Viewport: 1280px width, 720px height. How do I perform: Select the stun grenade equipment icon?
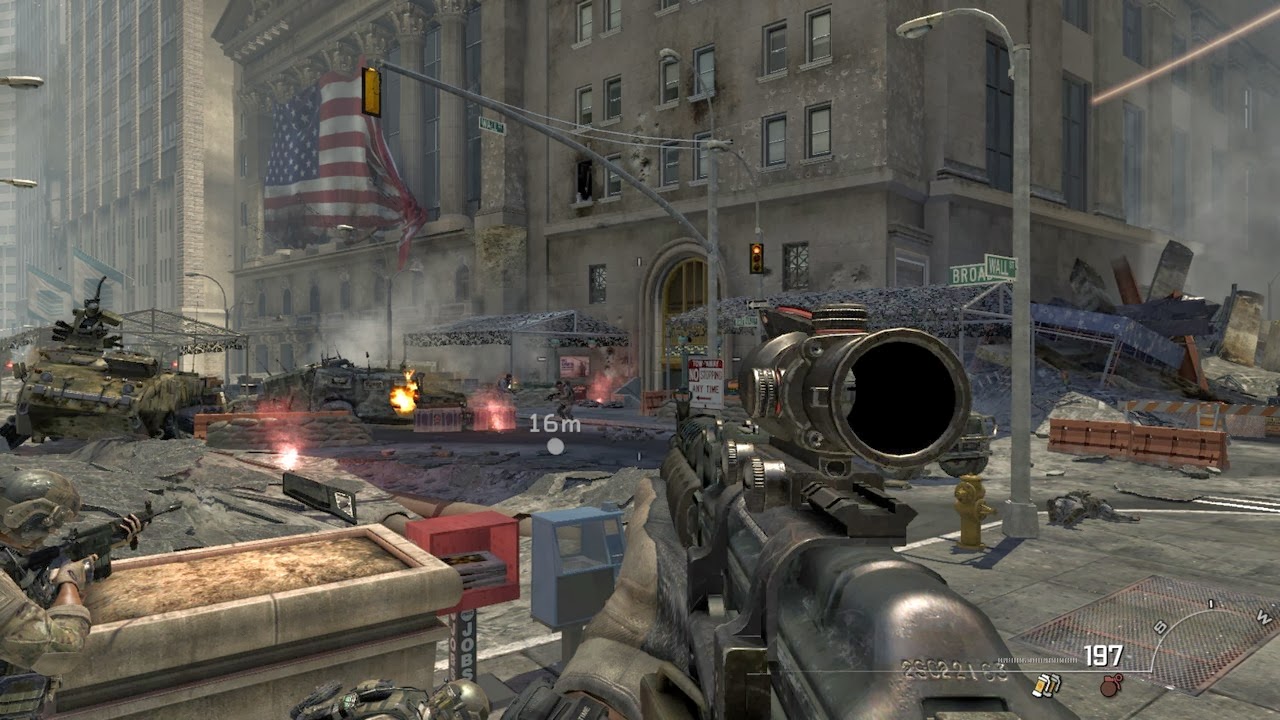[x=1047, y=685]
